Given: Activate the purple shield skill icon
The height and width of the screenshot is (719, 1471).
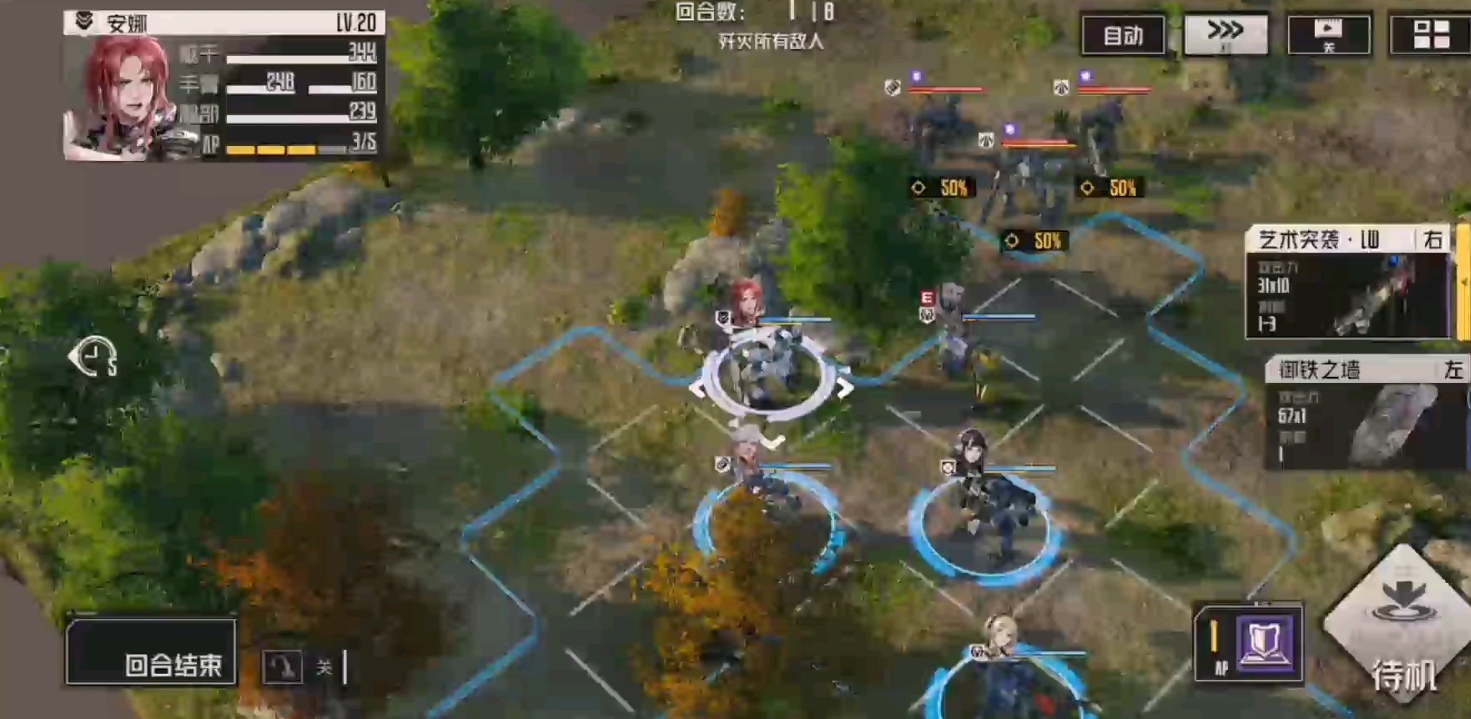Looking at the screenshot, I should tap(1265, 641).
